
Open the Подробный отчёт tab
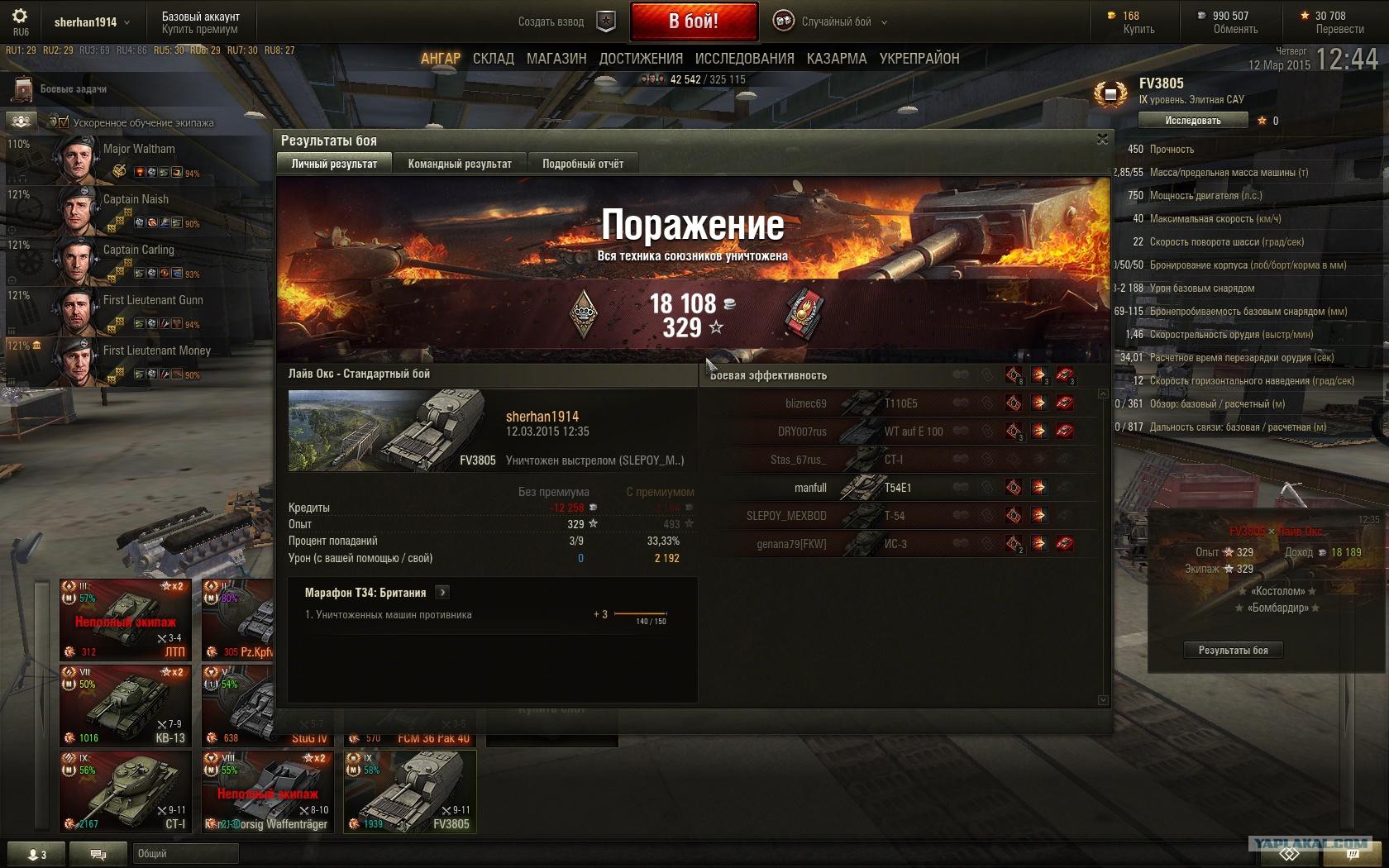[x=583, y=164]
